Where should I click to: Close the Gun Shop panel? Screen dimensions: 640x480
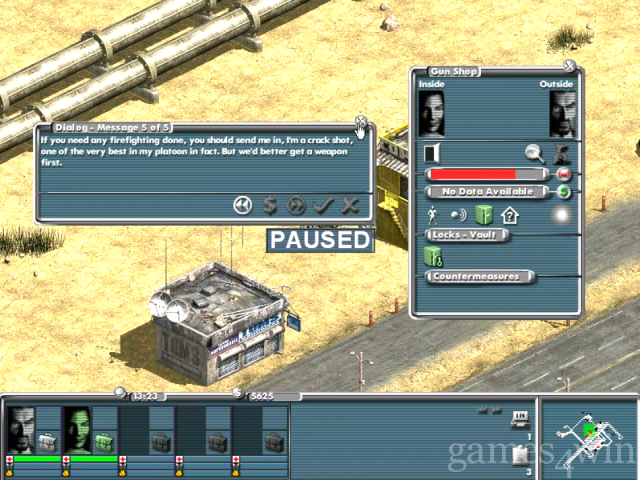[x=569, y=67]
